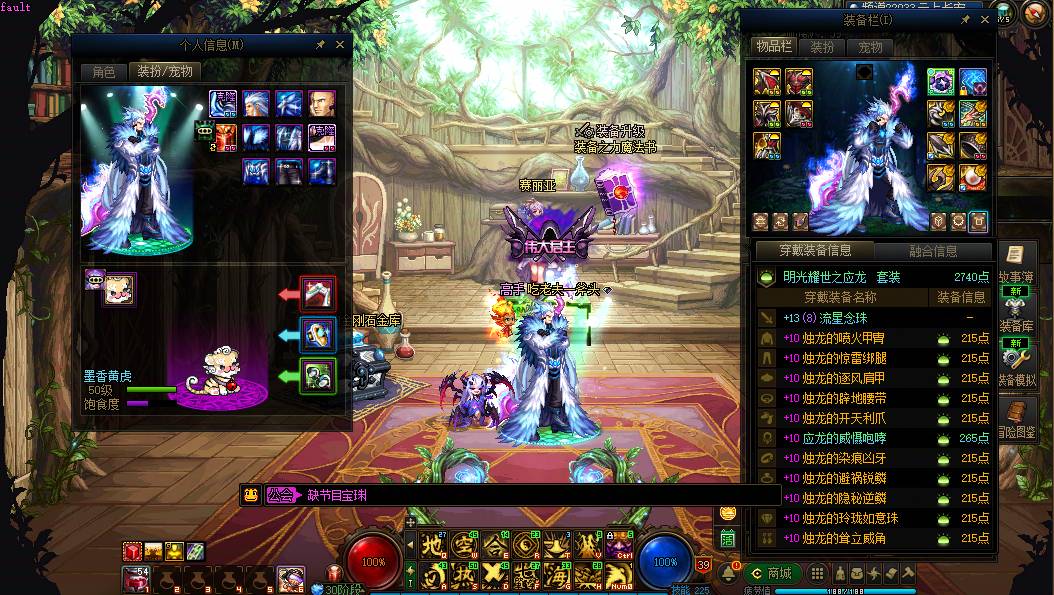Viewport: 1054px width, 595px height.
Task: Open the 商城 shop button
Action: point(772,573)
